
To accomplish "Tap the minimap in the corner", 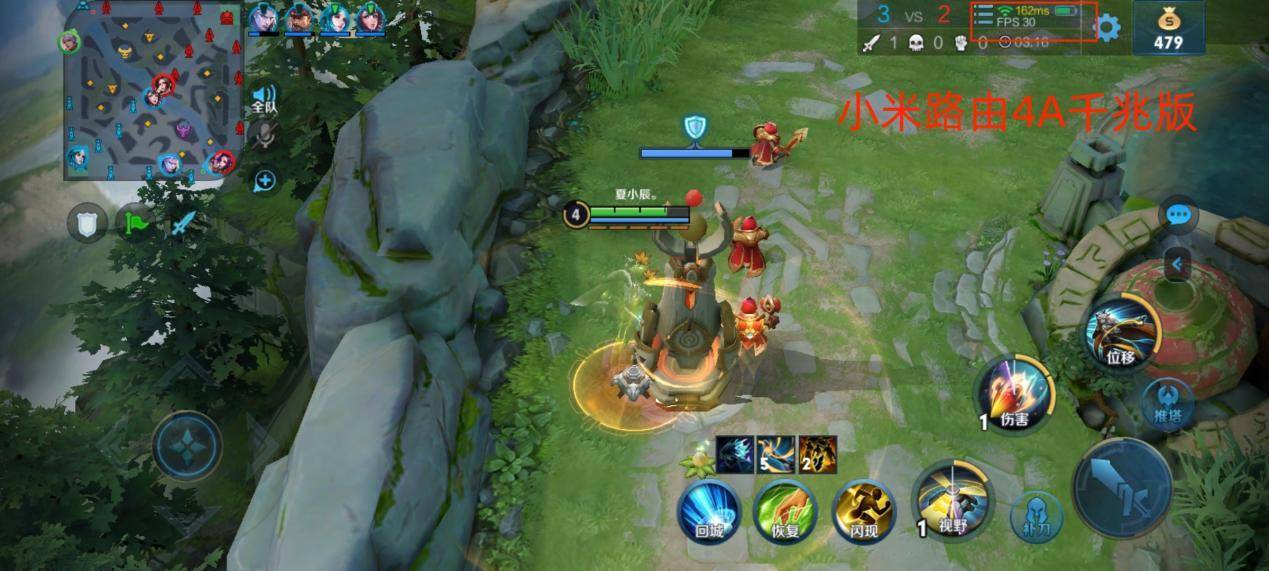I will click(152, 93).
